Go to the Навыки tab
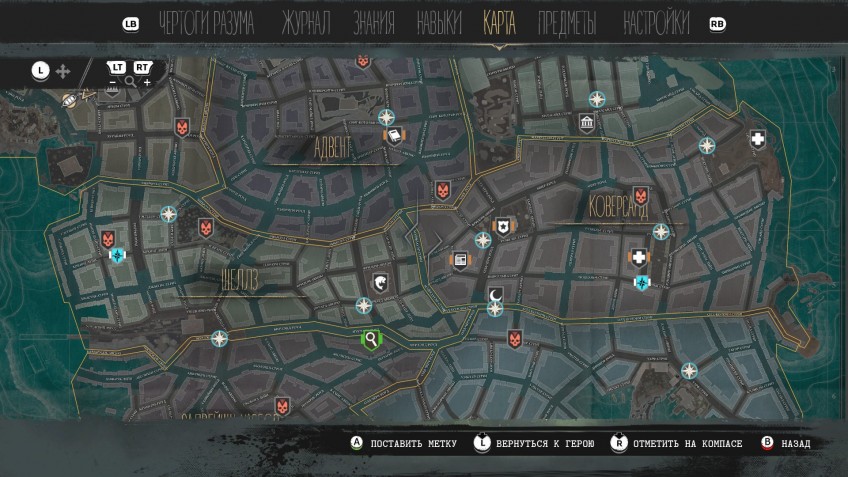 coord(438,23)
